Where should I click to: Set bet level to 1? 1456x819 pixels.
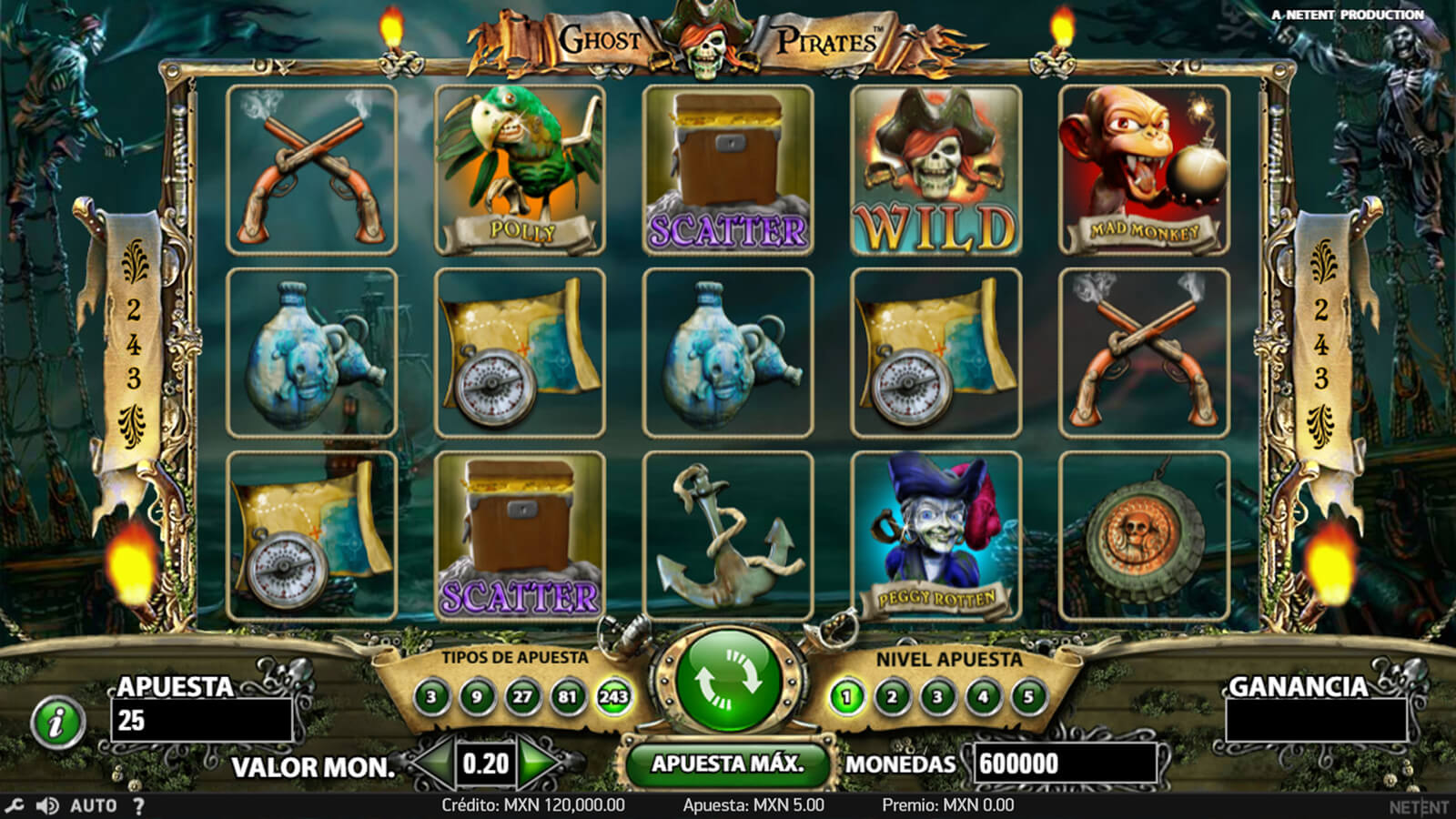point(846,698)
